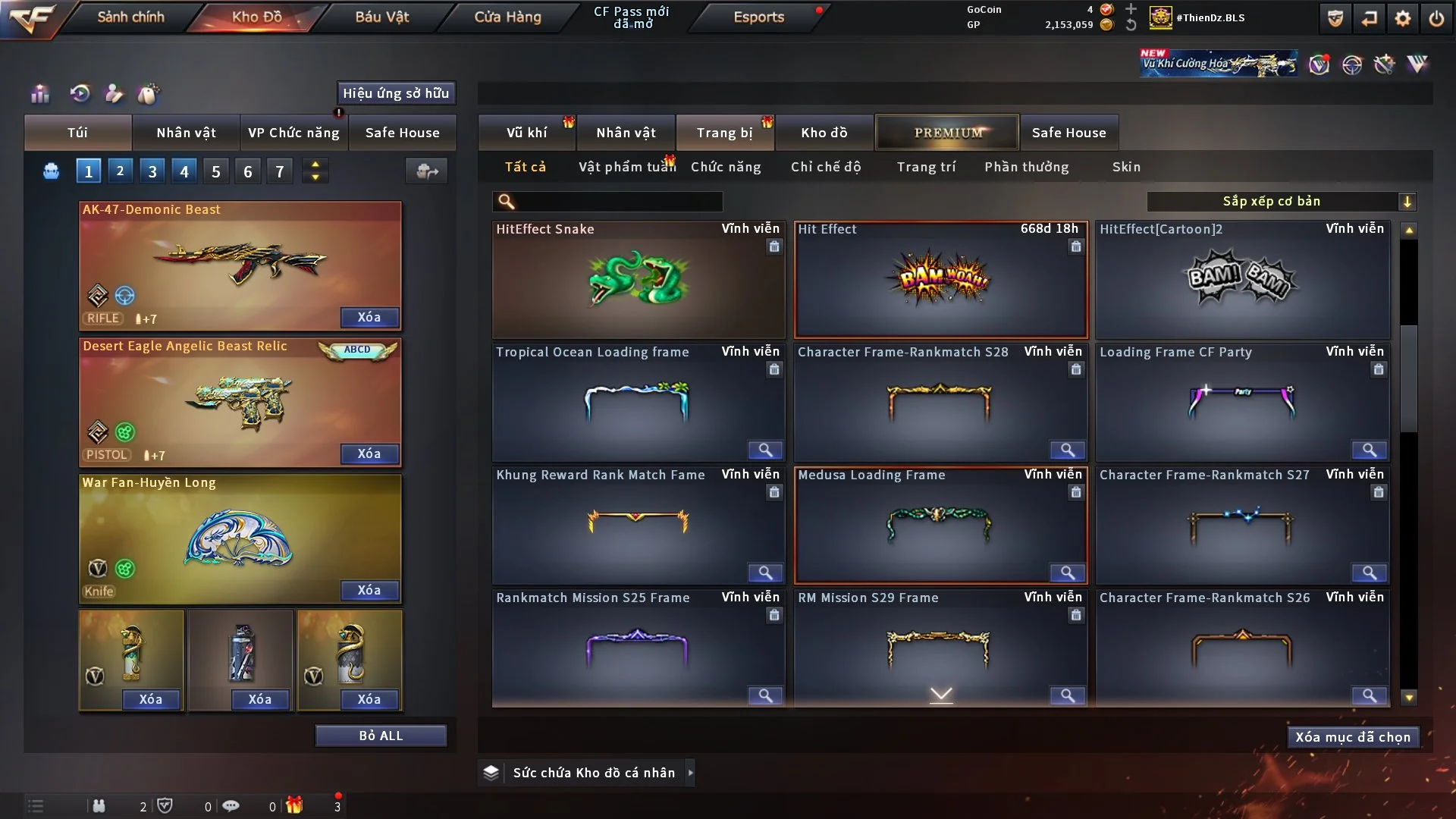Expand Sức chứa Kho đồ cá nhân

point(690,773)
